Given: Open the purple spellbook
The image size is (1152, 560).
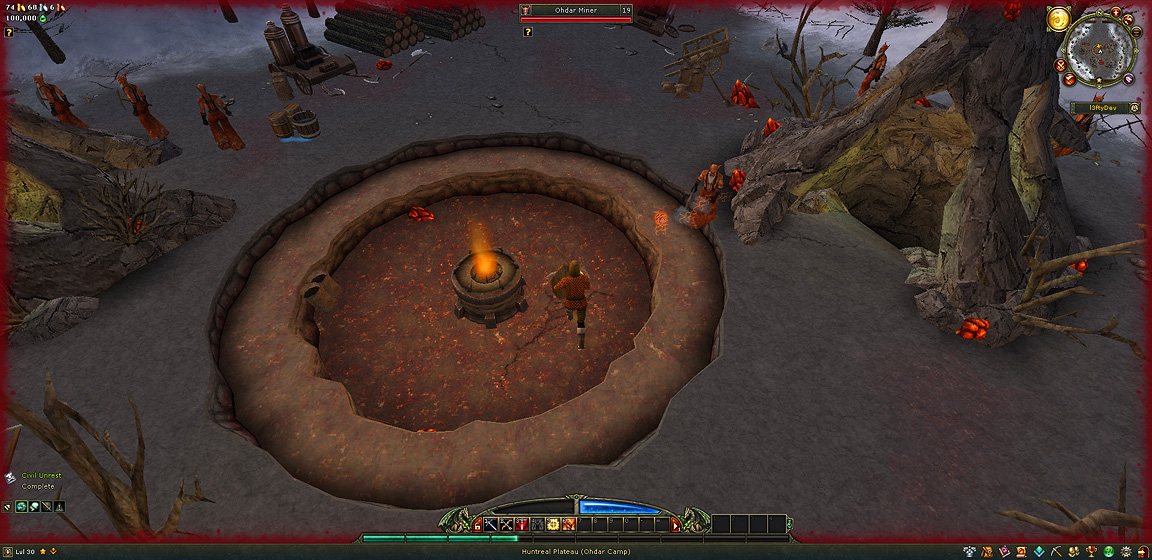Looking at the screenshot, I should click(1004, 552).
